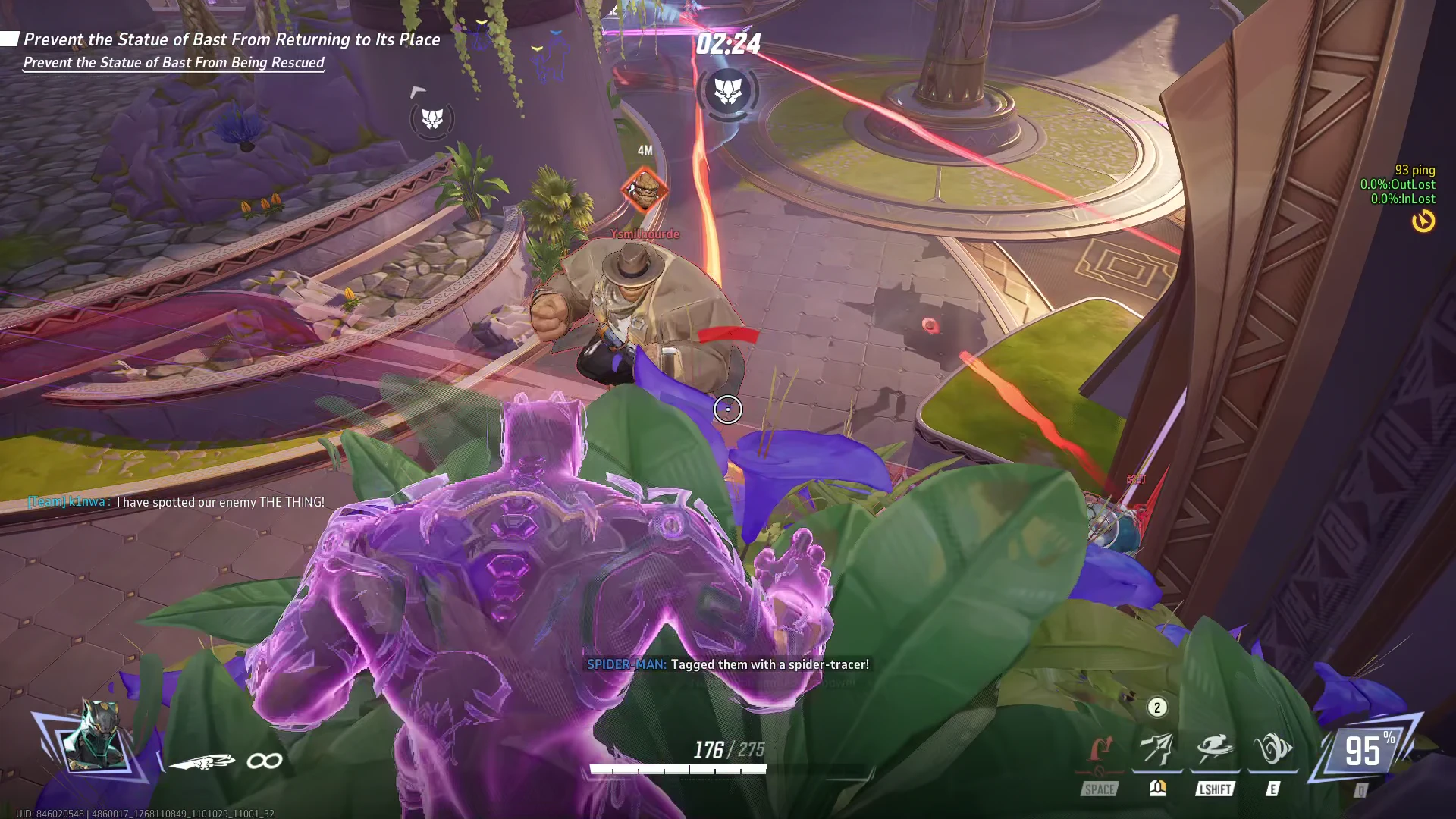
Task: Select the red jump arrow ability icon
Action: pos(1100,751)
